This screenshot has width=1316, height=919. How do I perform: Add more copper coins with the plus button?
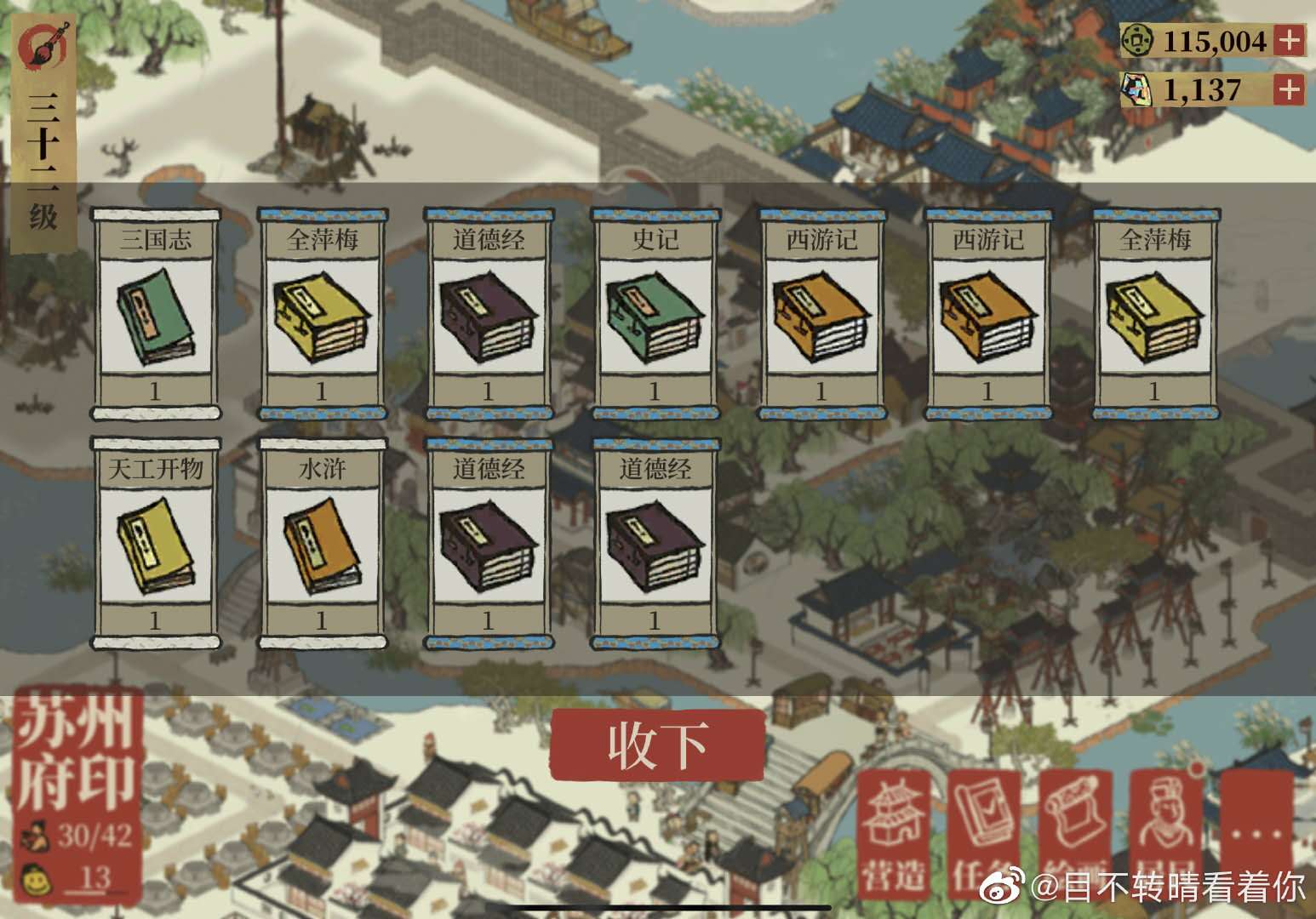[x=1290, y=40]
